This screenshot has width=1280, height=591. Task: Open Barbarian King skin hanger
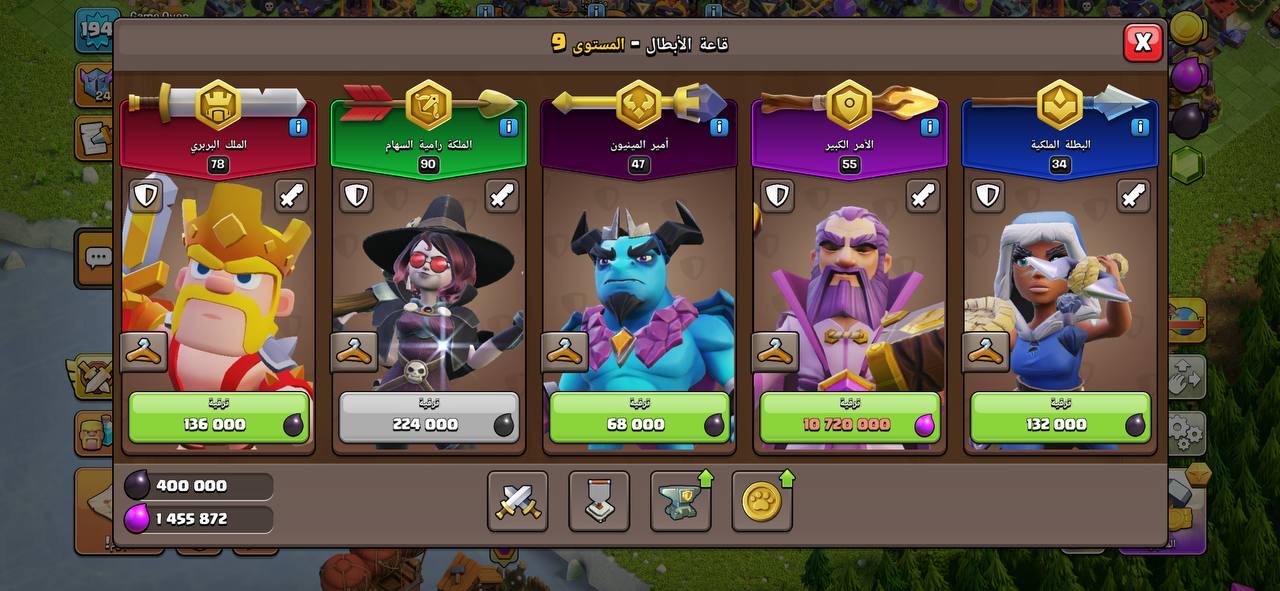click(144, 352)
